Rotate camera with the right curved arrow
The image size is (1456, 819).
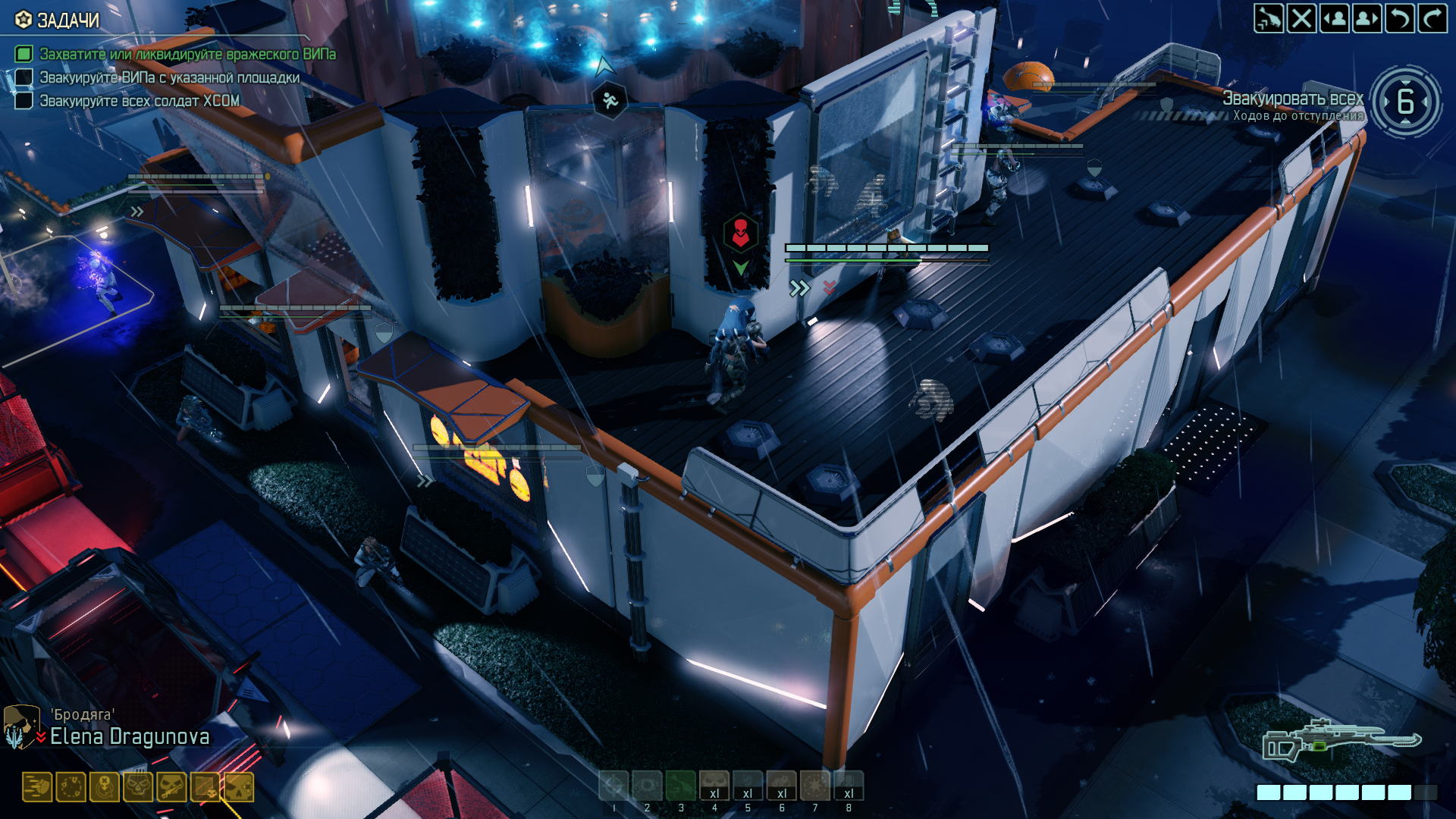[1432, 18]
